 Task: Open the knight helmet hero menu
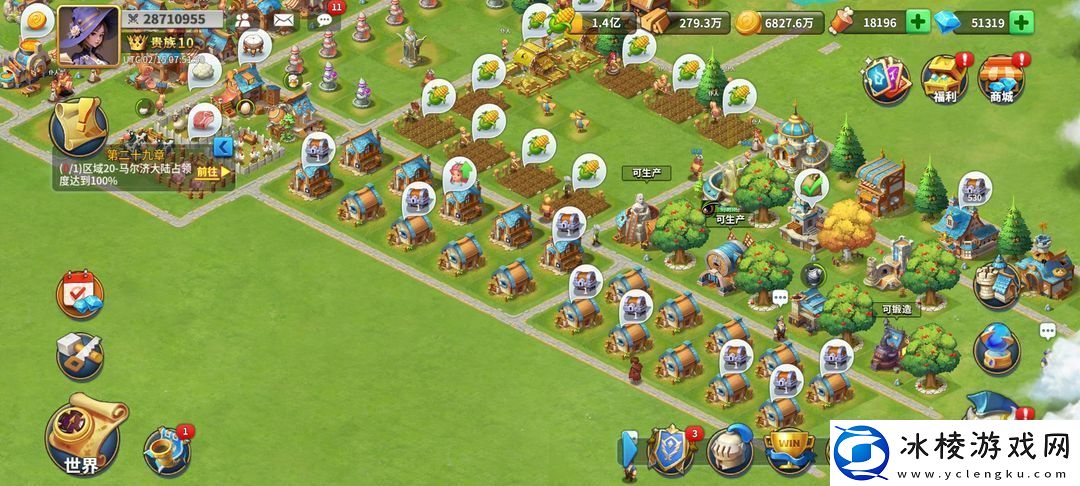[x=730, y=450]
